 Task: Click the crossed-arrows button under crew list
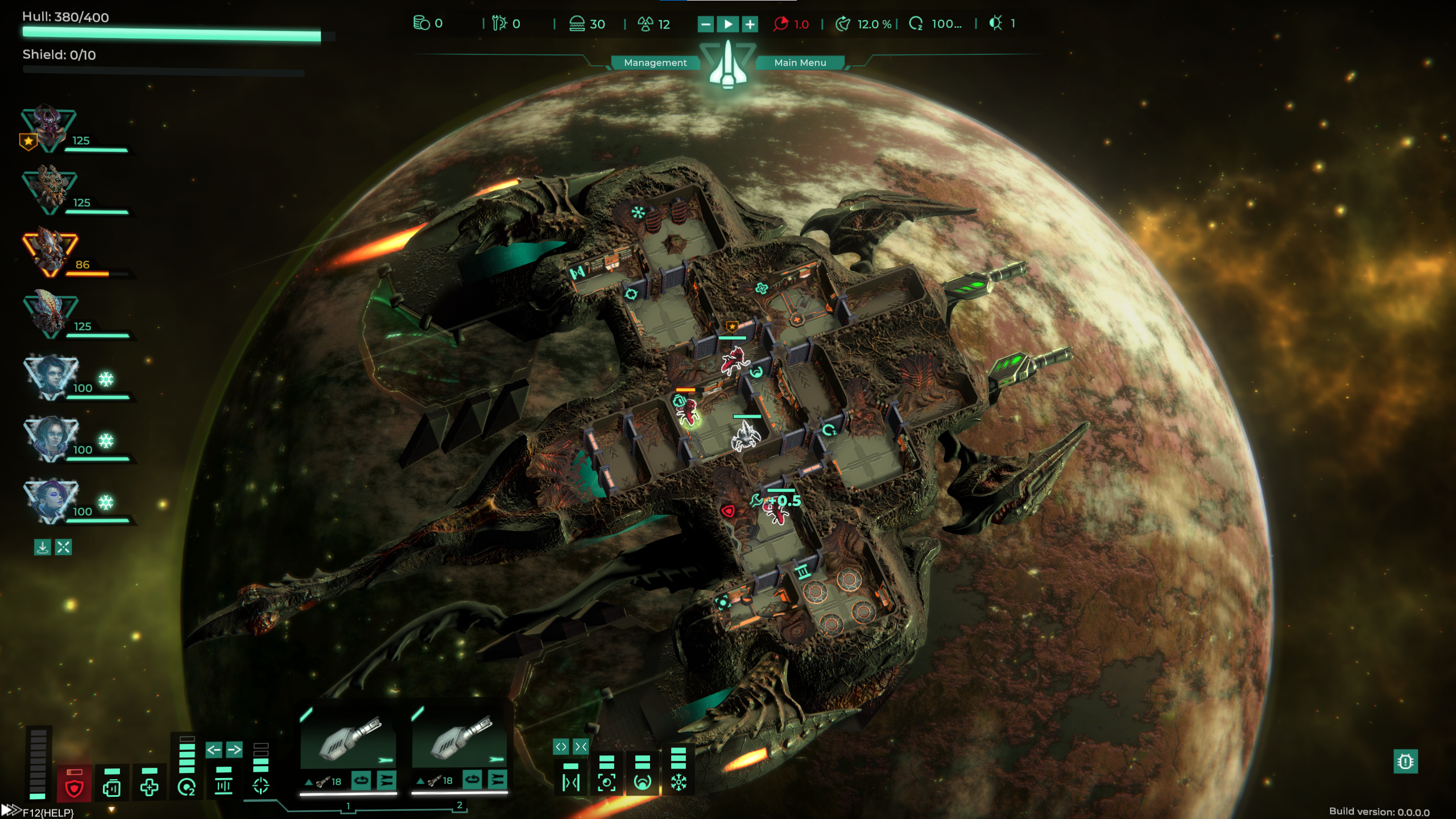coord(64,547)
